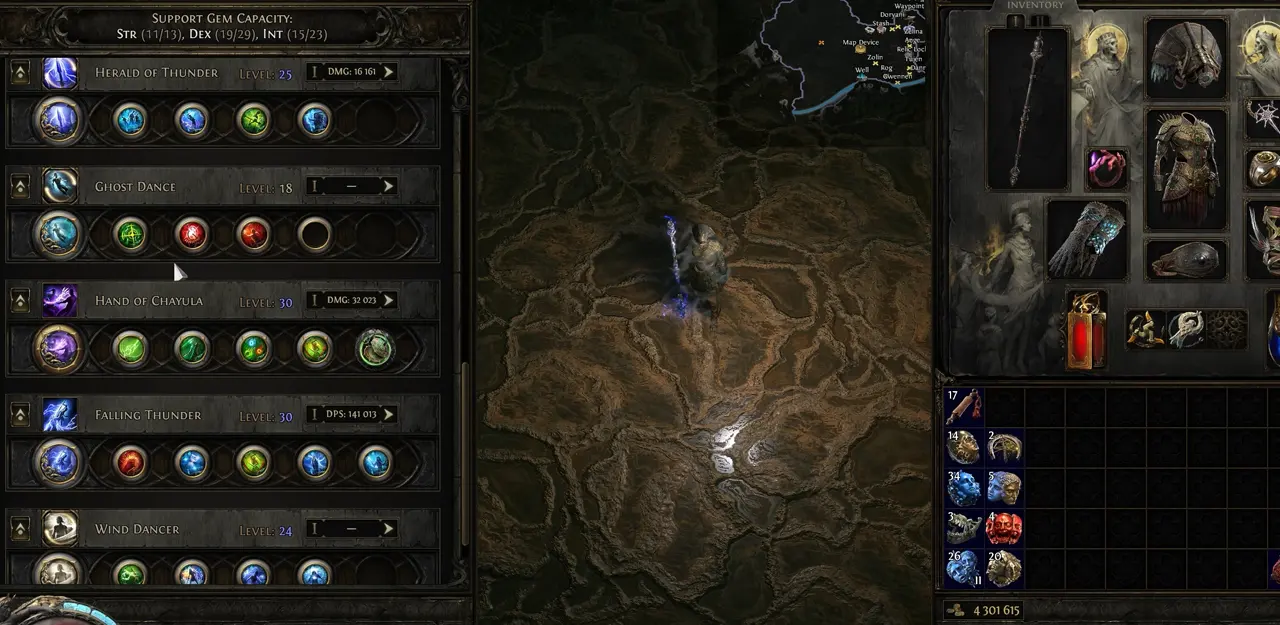Select the red life flask
1280x625 pixels.
click(1085, 329)
